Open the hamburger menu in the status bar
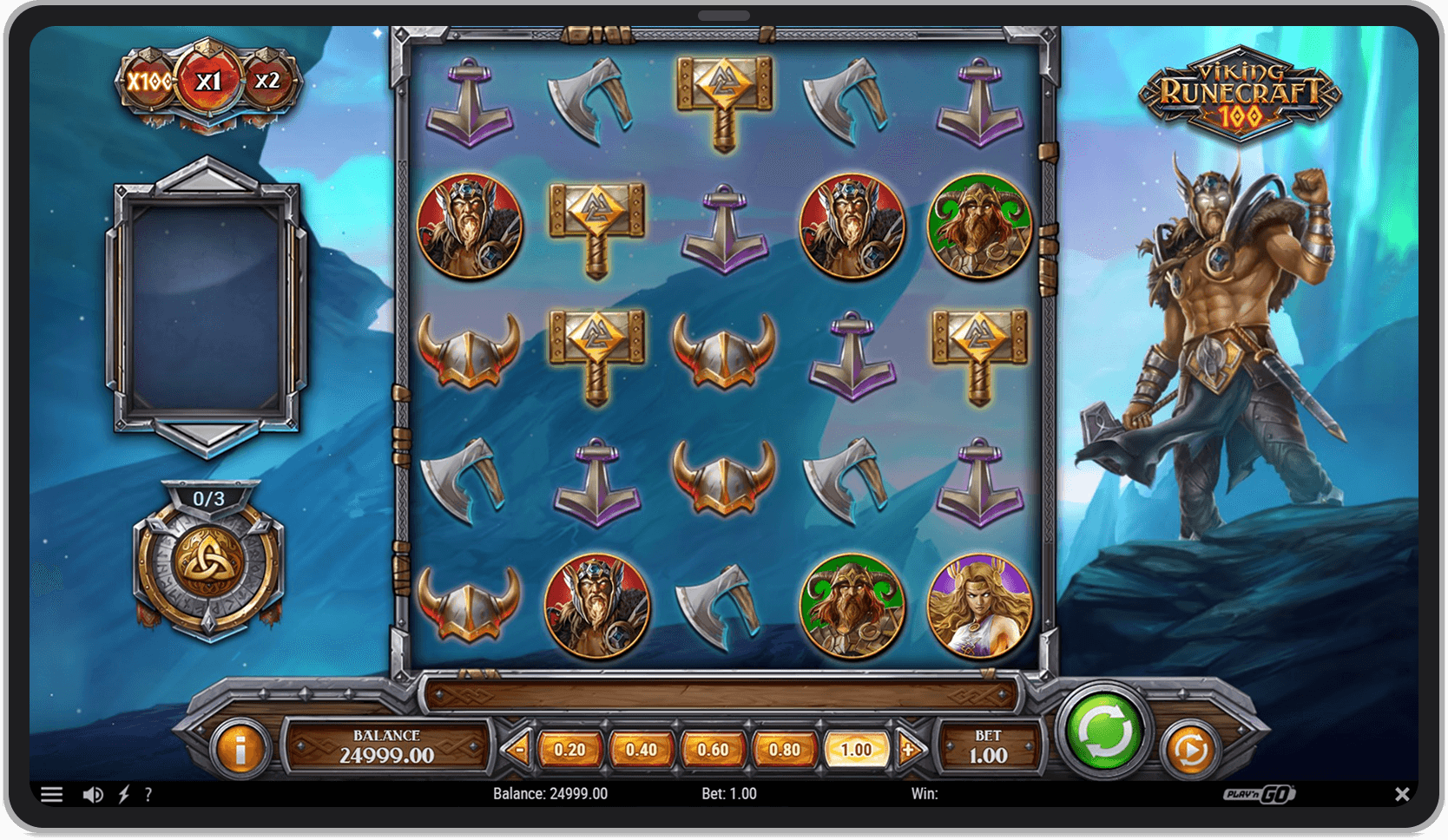The width and height of the screenshot is (1448, 840). (x=54, y=793)
